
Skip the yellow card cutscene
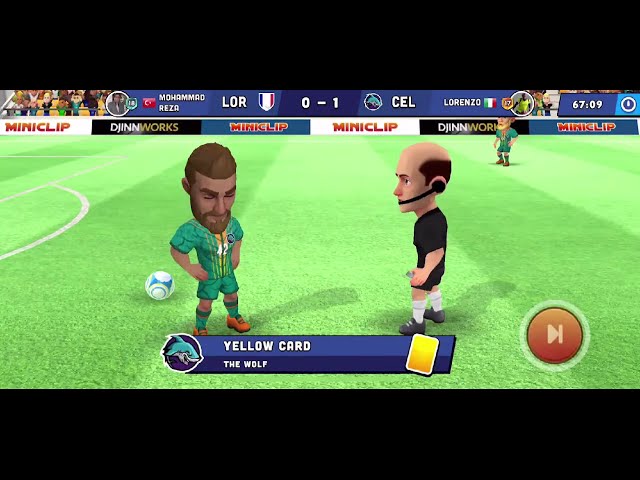pyautogui.click(x=554, y=334)
